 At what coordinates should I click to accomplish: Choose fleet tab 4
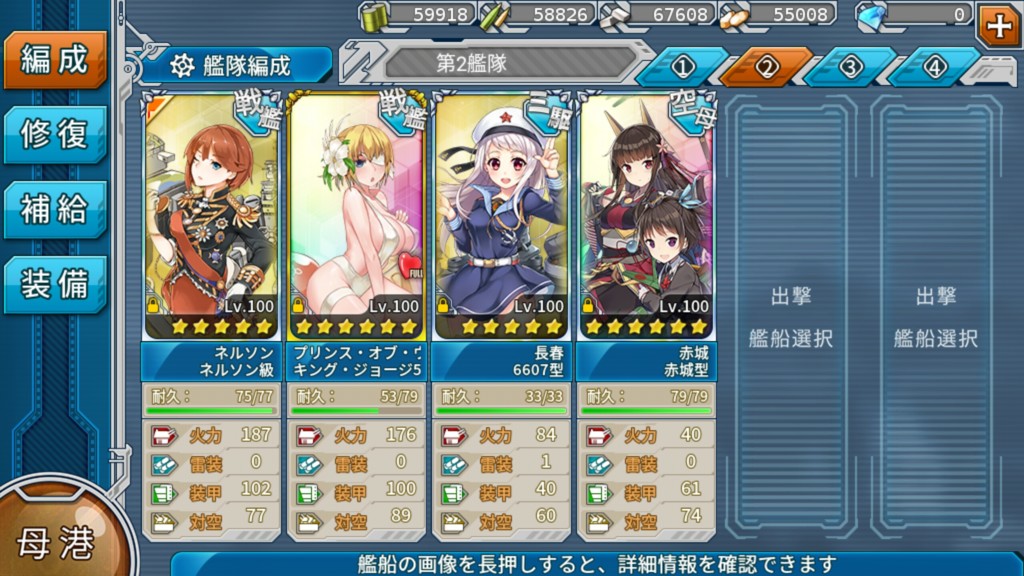pyautogui.click(x=934, y=67)
